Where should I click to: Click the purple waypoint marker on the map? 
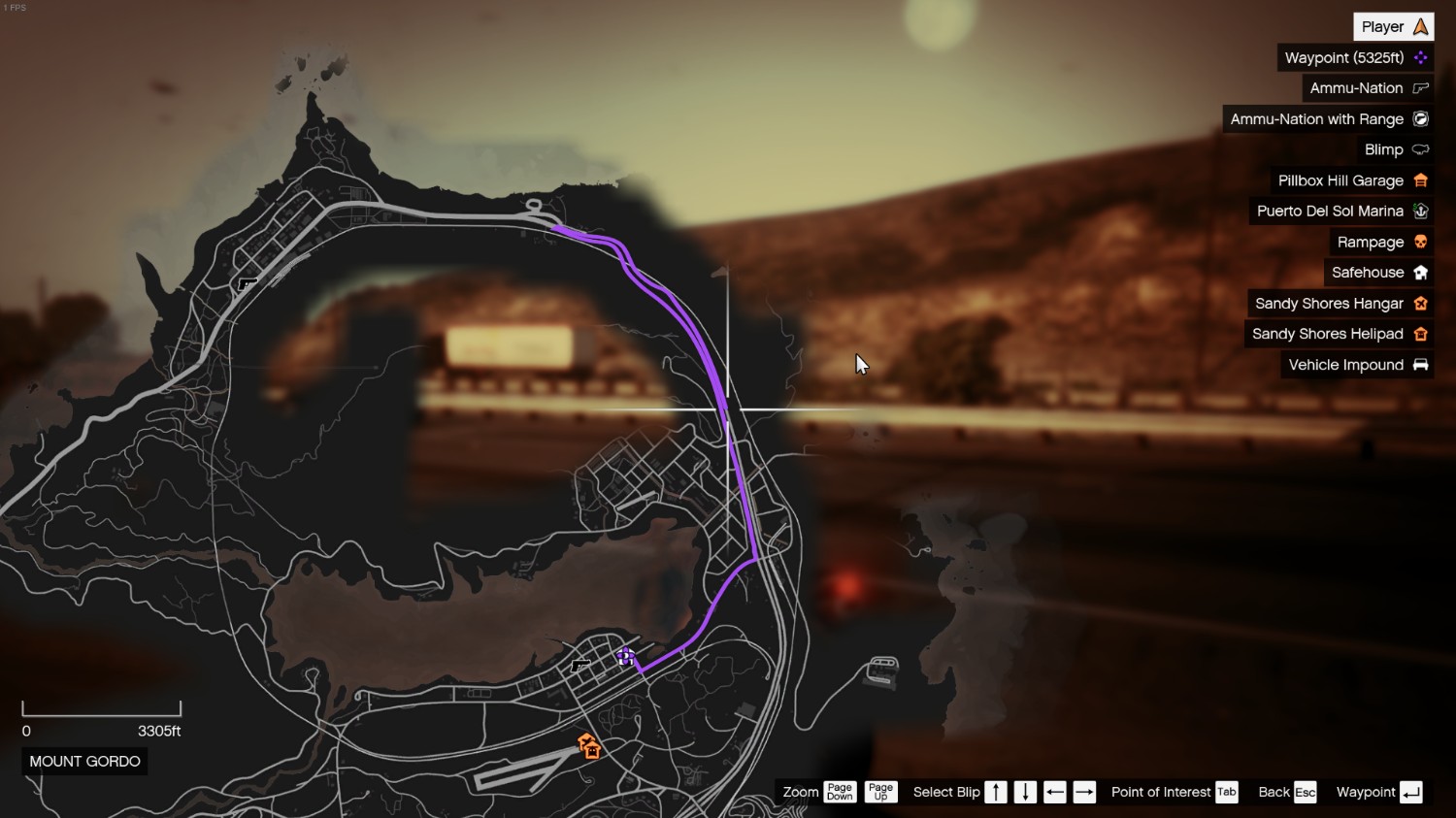[x=626, y=657]
